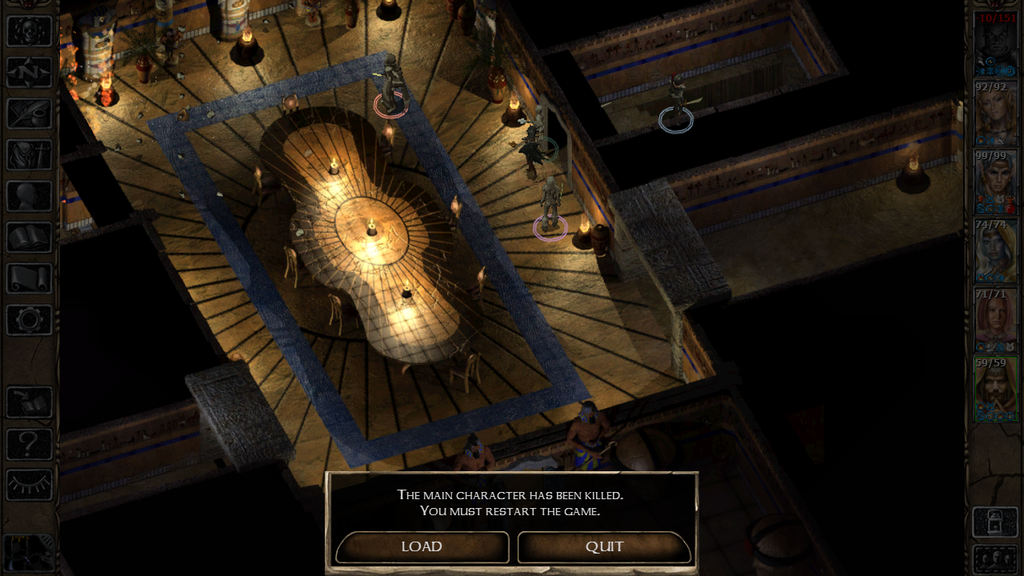Screen dimensions: 1024x576
Task: Open the area map with the compass icon
Action: point(29,72)
